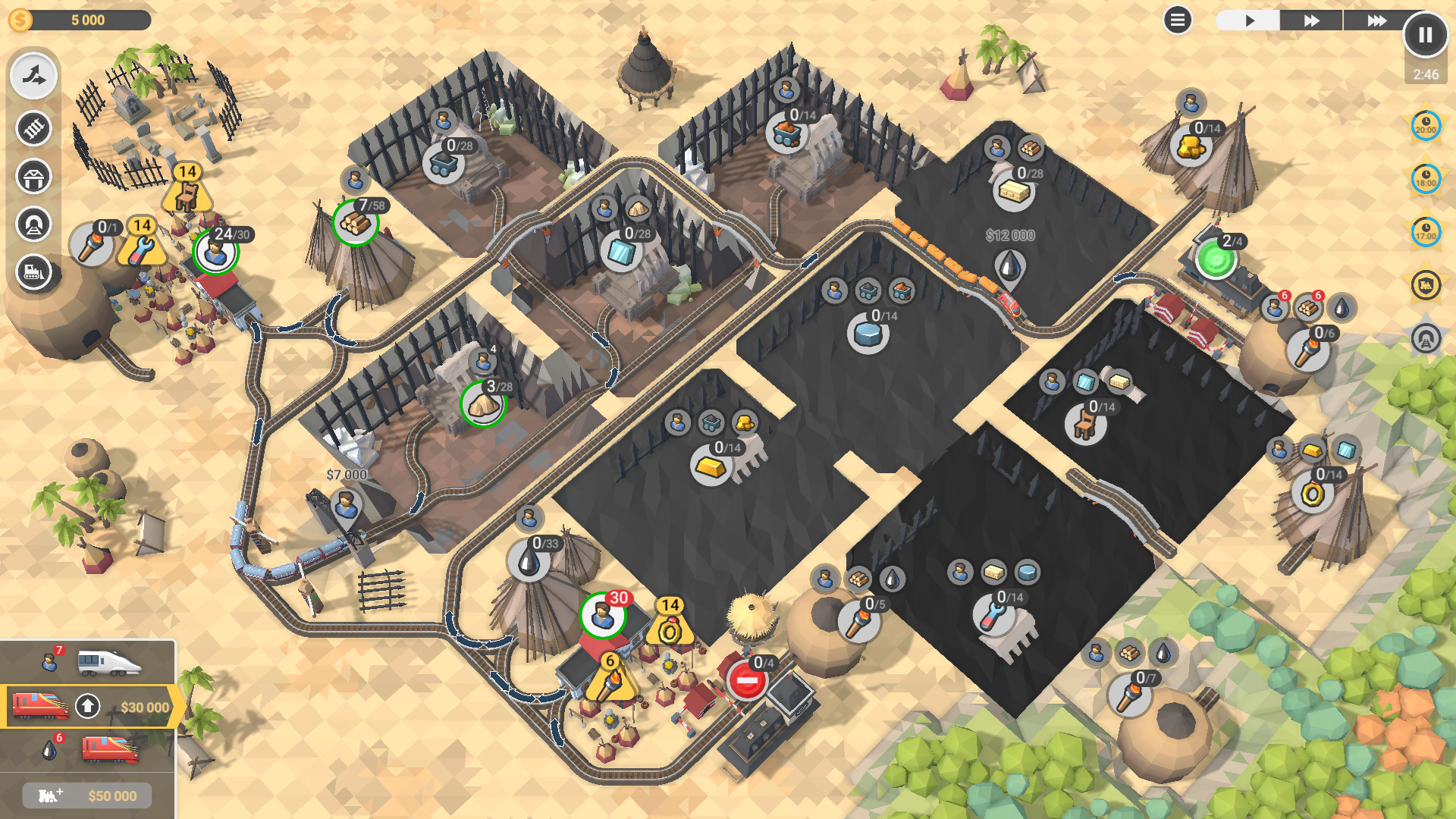Click the 18:00 star objective
Image resolution: width=1456 pixels, height=819 pixels.
[1426, 179]
